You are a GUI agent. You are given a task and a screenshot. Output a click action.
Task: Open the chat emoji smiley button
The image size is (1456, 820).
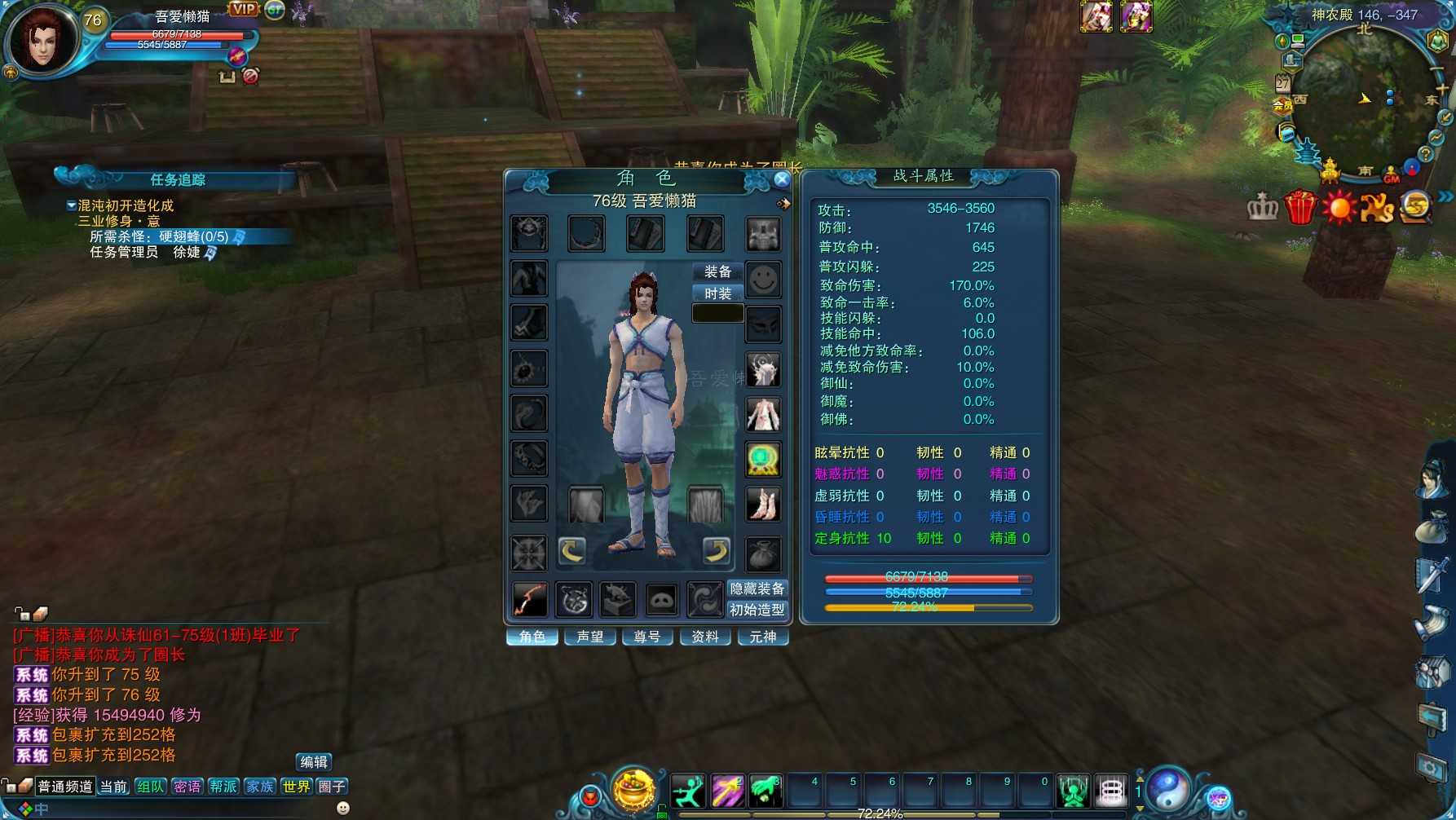click(x=343, y=808)
